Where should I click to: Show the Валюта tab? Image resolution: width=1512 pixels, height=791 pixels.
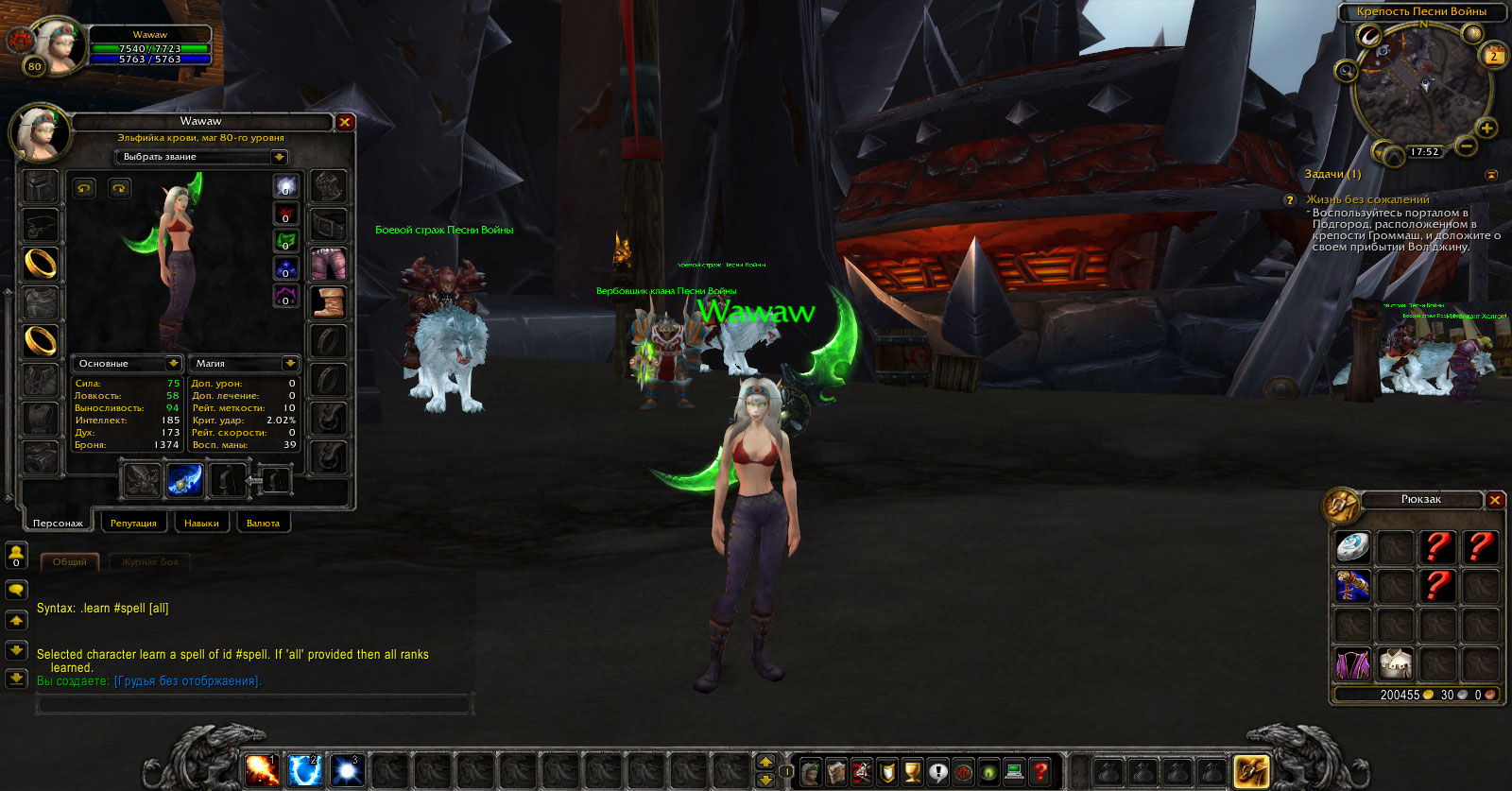pos(263,523)
